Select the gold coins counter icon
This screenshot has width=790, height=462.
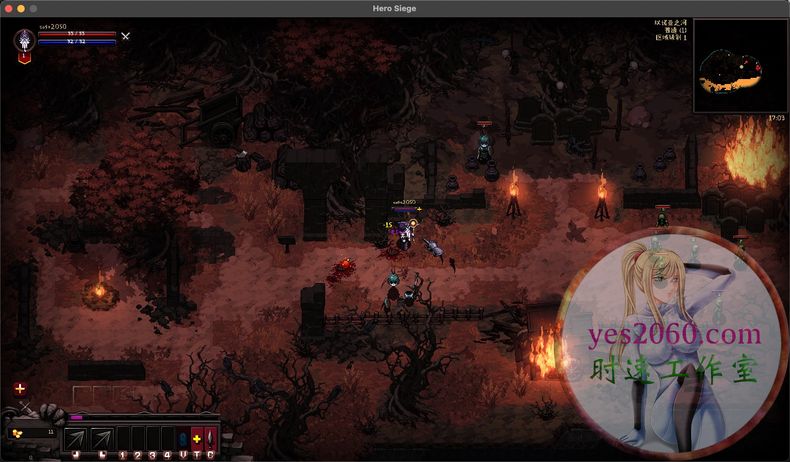pos(15,433)
